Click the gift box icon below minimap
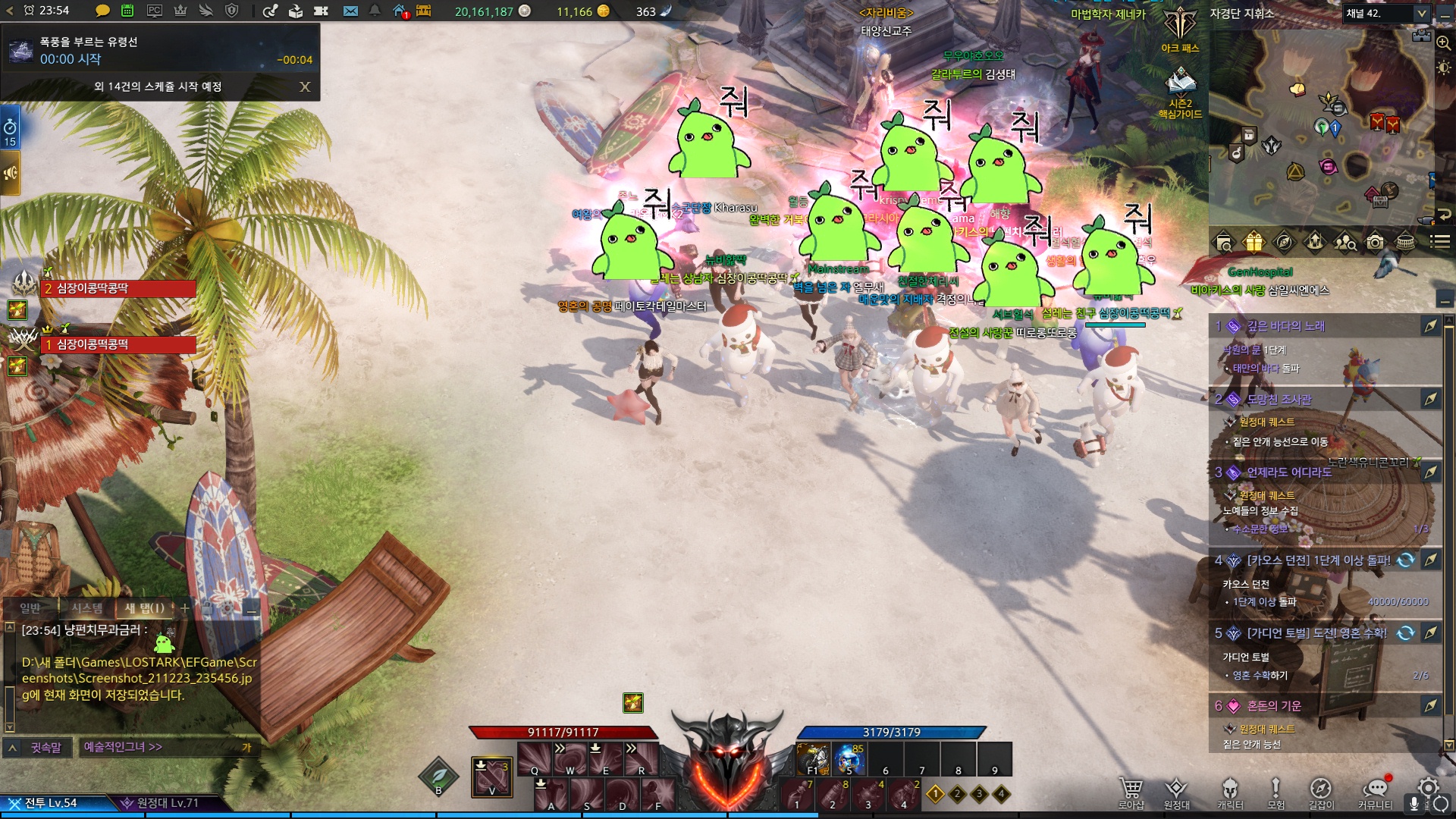The image size is (1456, 819). pyautogui.click(x=1254, y=242)
